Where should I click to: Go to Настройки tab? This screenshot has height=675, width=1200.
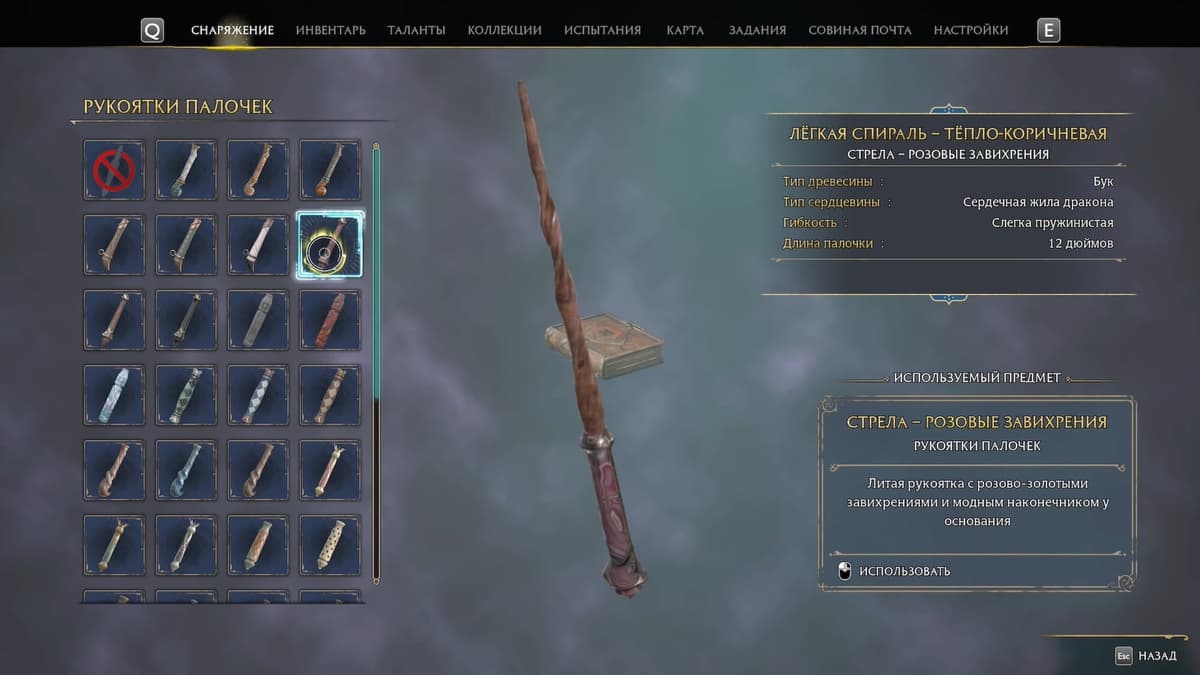[x=970, y=30]
